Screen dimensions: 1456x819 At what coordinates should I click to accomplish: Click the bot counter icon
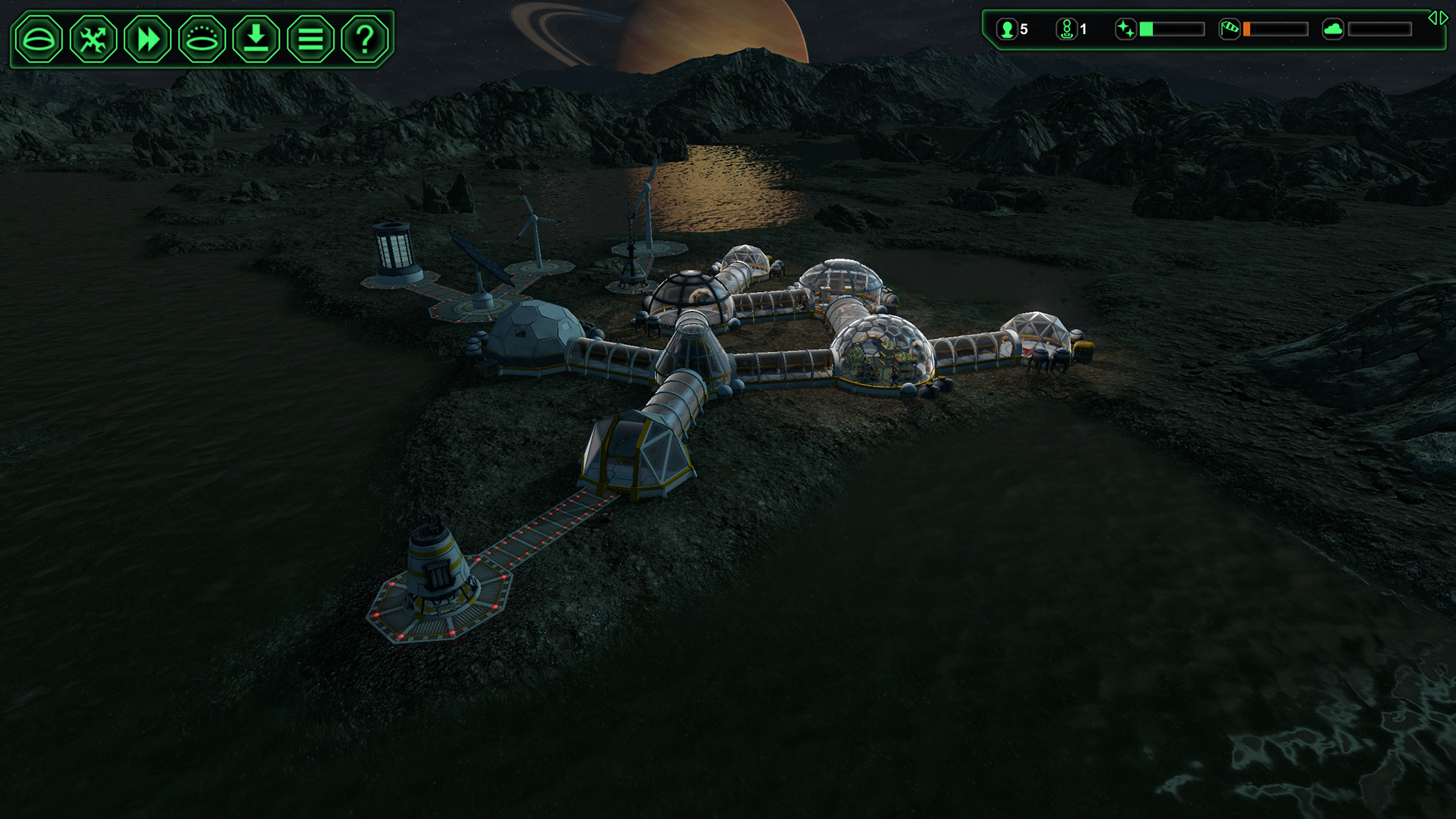[x=1068, y=30]
